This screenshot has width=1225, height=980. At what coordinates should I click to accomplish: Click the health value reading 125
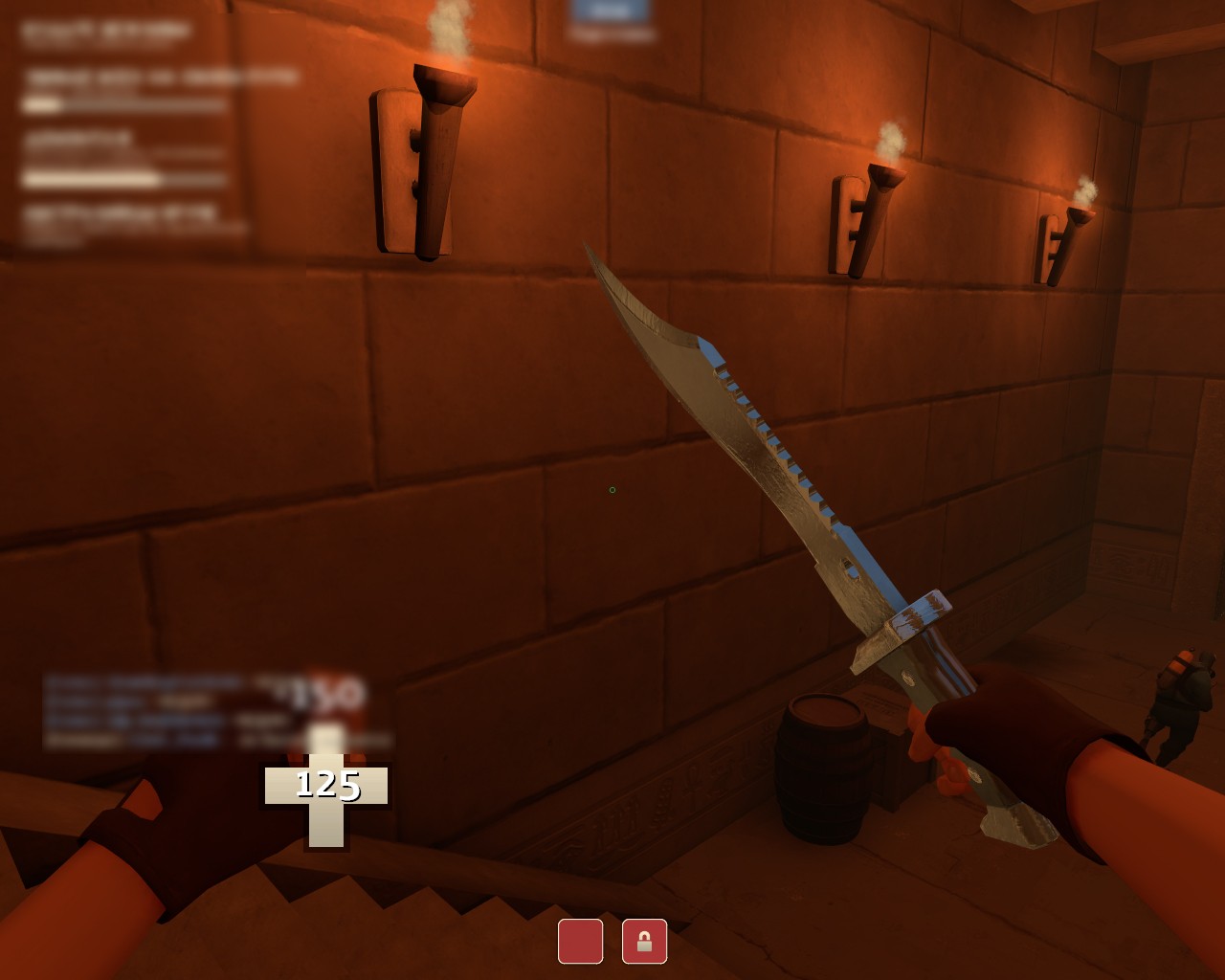[326, 787]
